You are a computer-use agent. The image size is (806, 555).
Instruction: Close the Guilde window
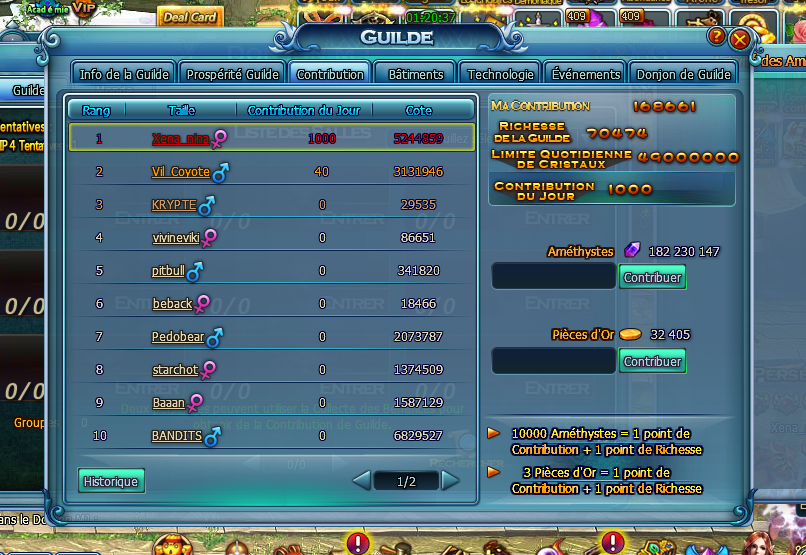pos(740,39)
